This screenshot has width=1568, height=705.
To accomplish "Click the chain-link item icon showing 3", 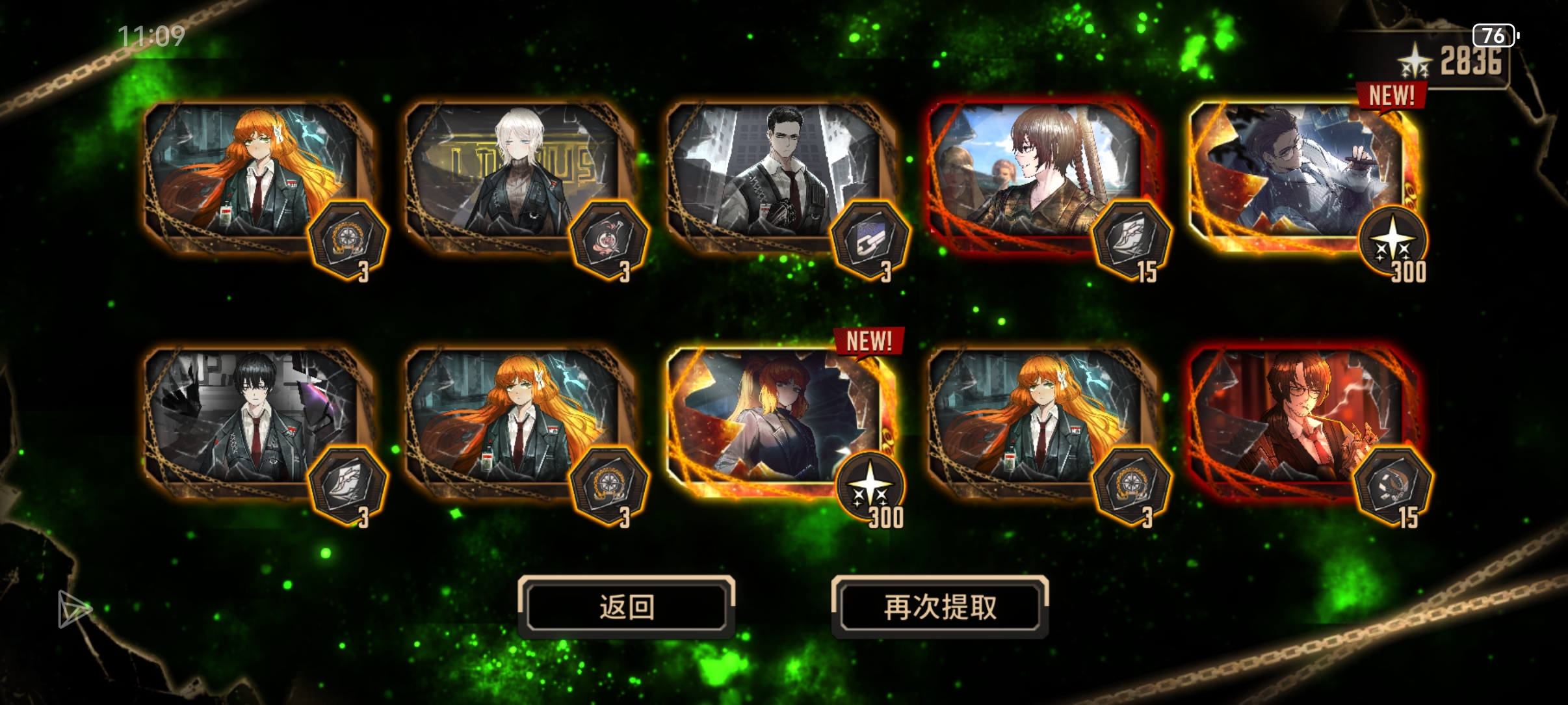I will point(871,239).
